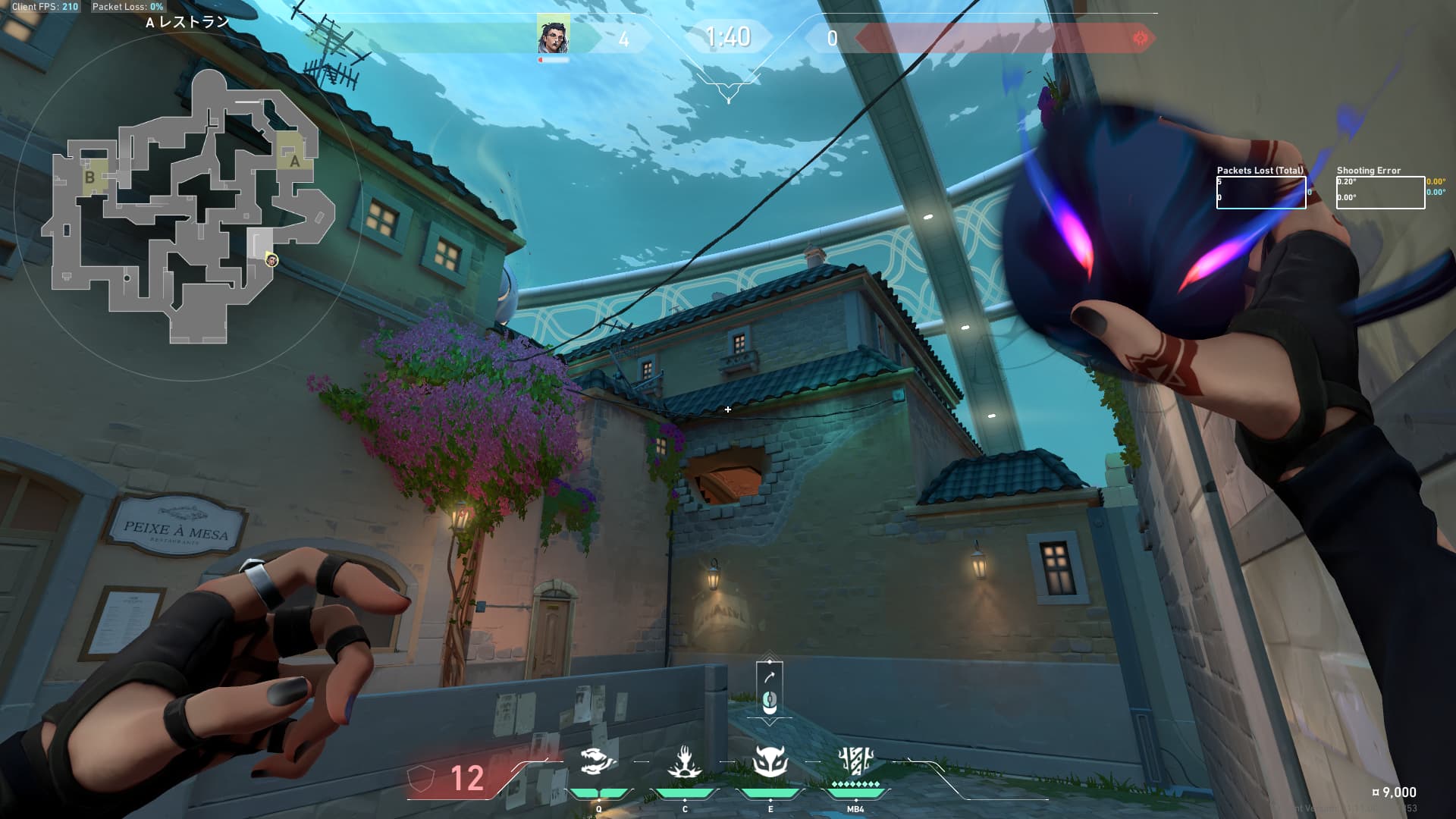Select the B site marker on the minimap
The image size is (1456, 819).
pos(90,177)
